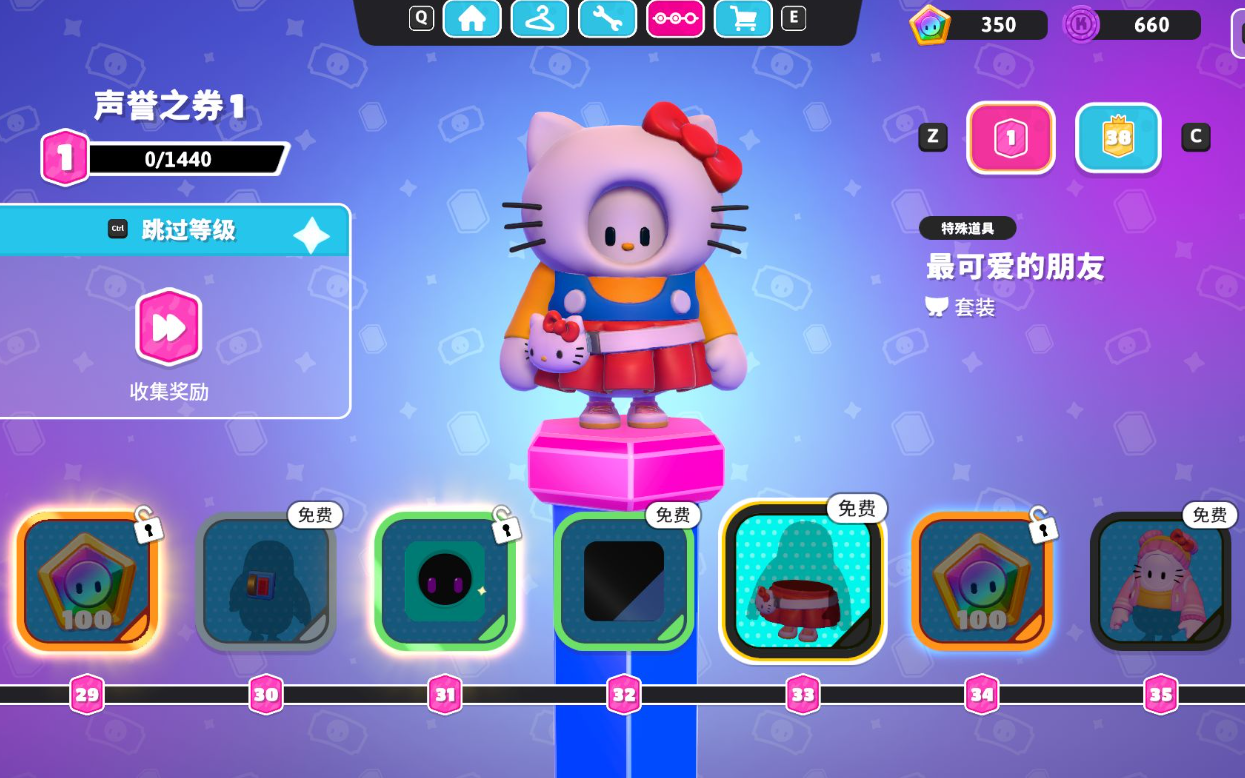
Task: Click the level 33 track marker
Action: click(803, 694)
